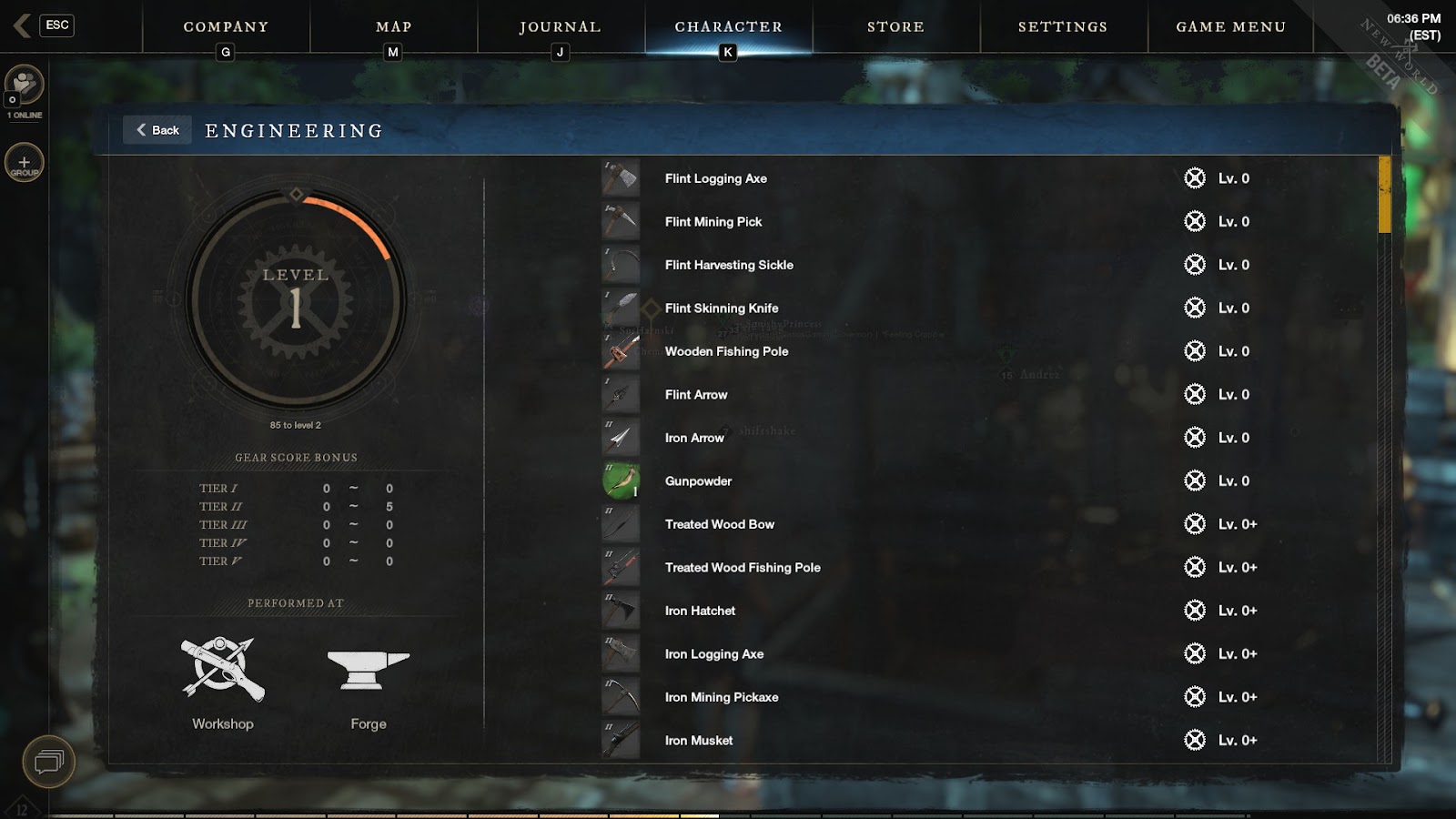Click the ESC back arrow button

44,25
